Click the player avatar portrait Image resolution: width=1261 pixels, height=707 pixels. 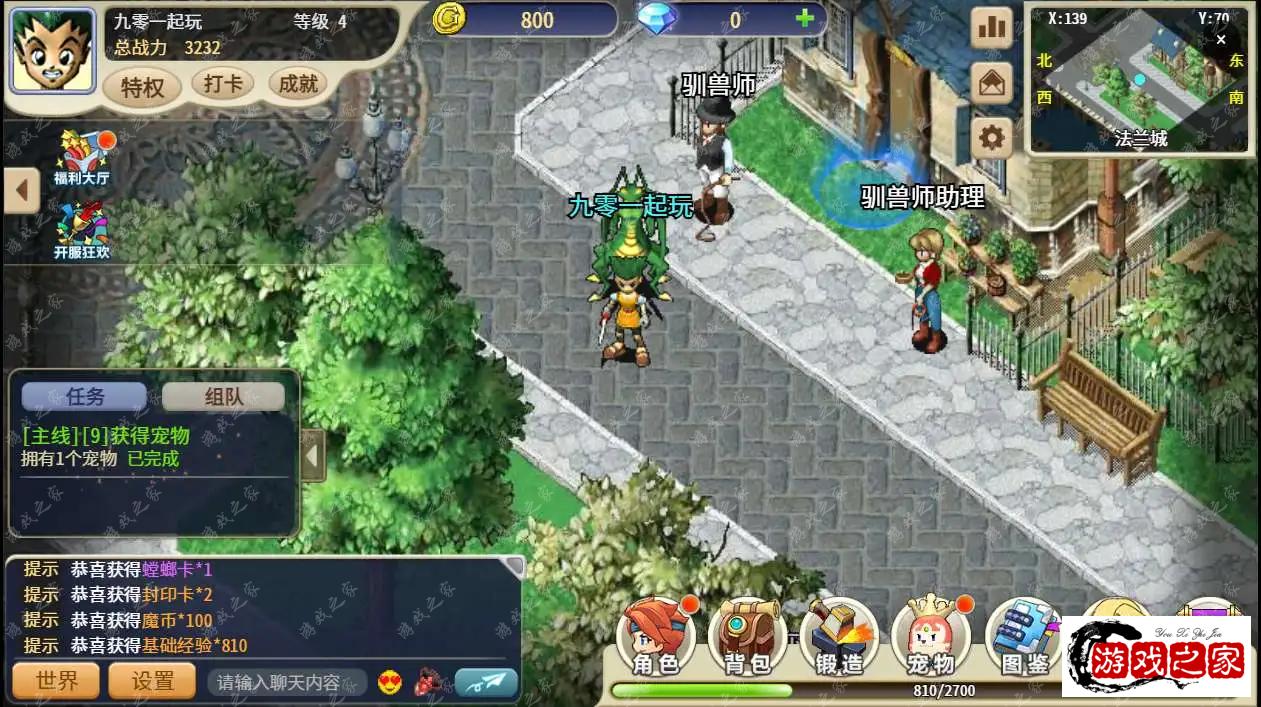coord(53,51)
